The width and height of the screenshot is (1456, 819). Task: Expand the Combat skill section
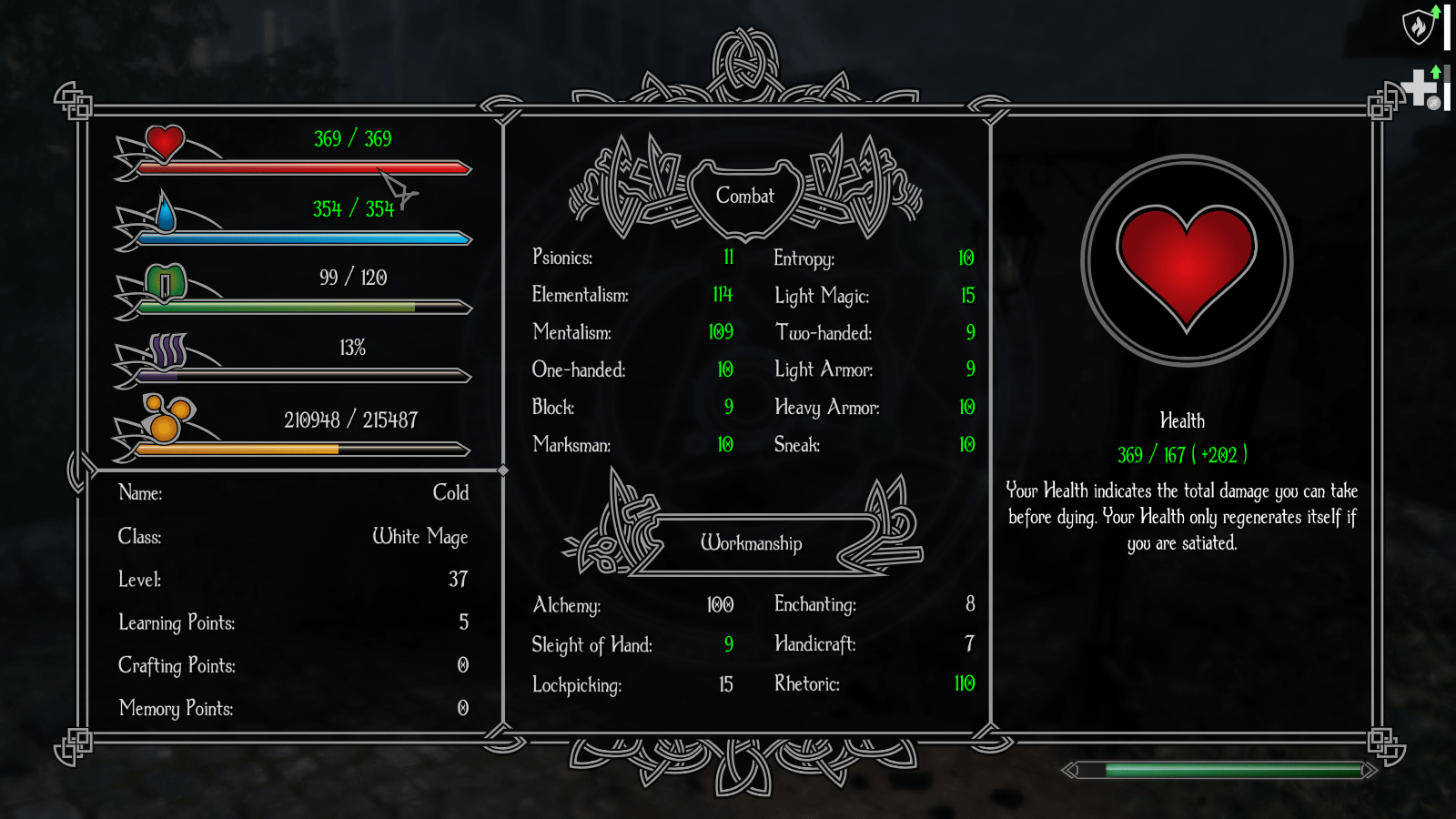point(746,194)
